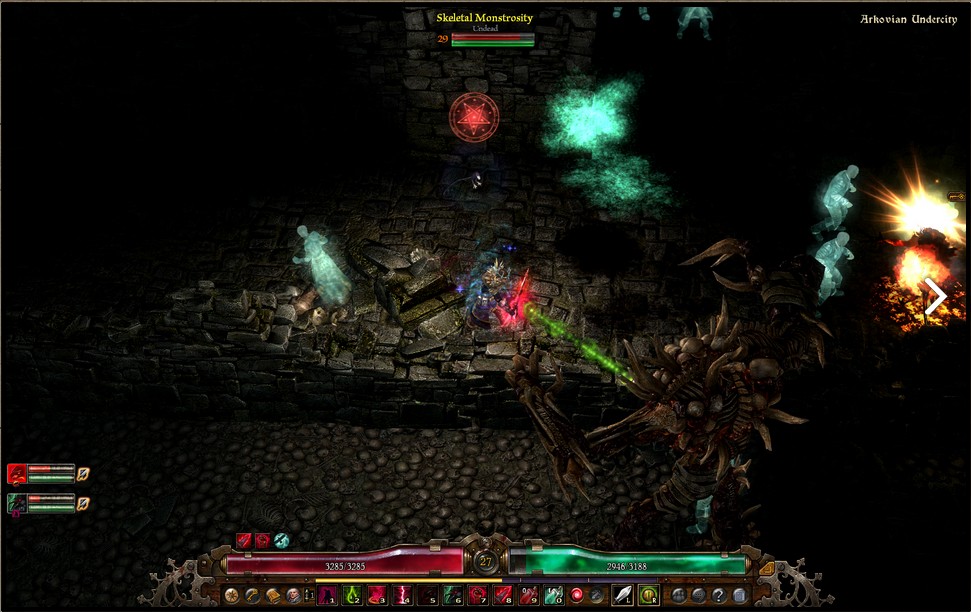The image size is (971, 612).
Task: Activate the skill in hotbar slot 1
Action: pos(324,596)
